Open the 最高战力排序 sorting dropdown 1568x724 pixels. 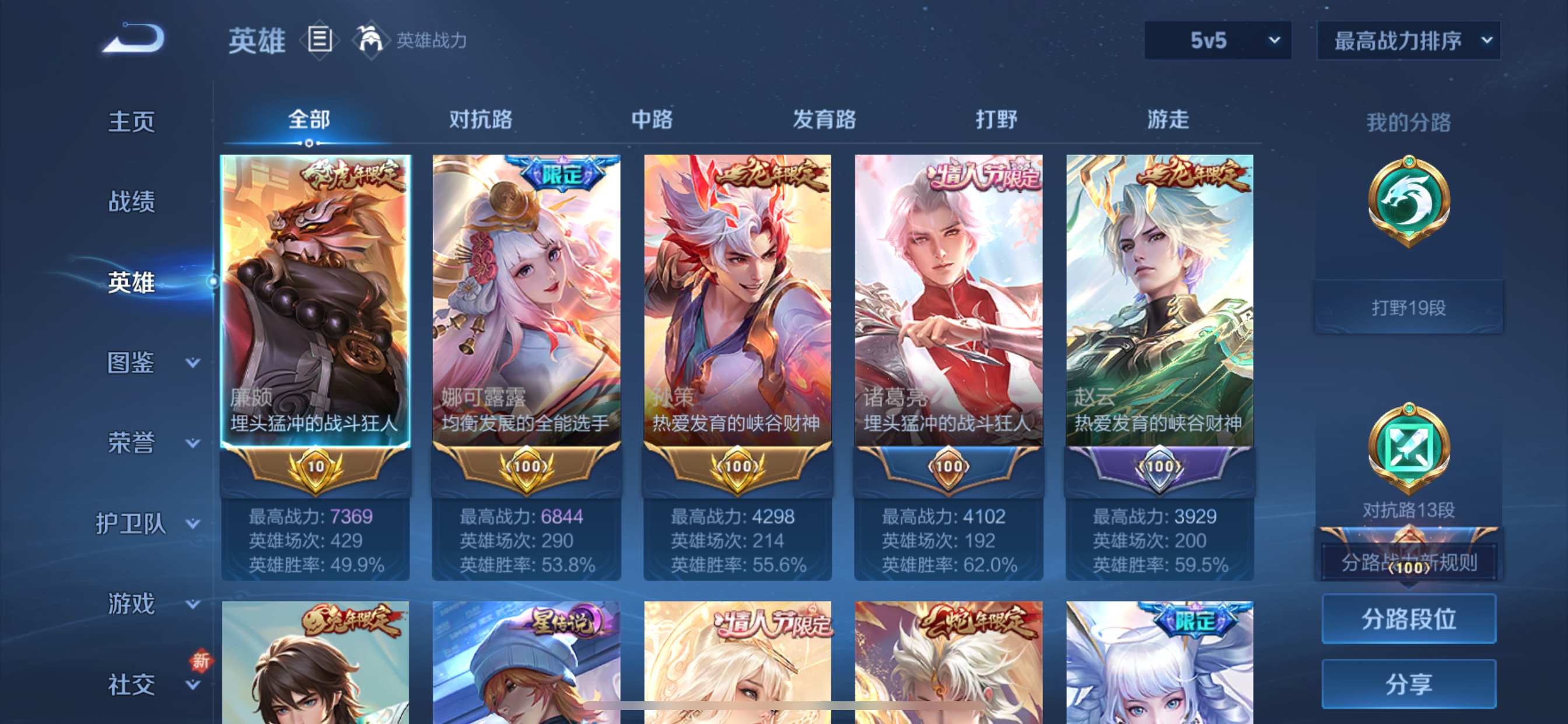click(x=1409, y=40)
